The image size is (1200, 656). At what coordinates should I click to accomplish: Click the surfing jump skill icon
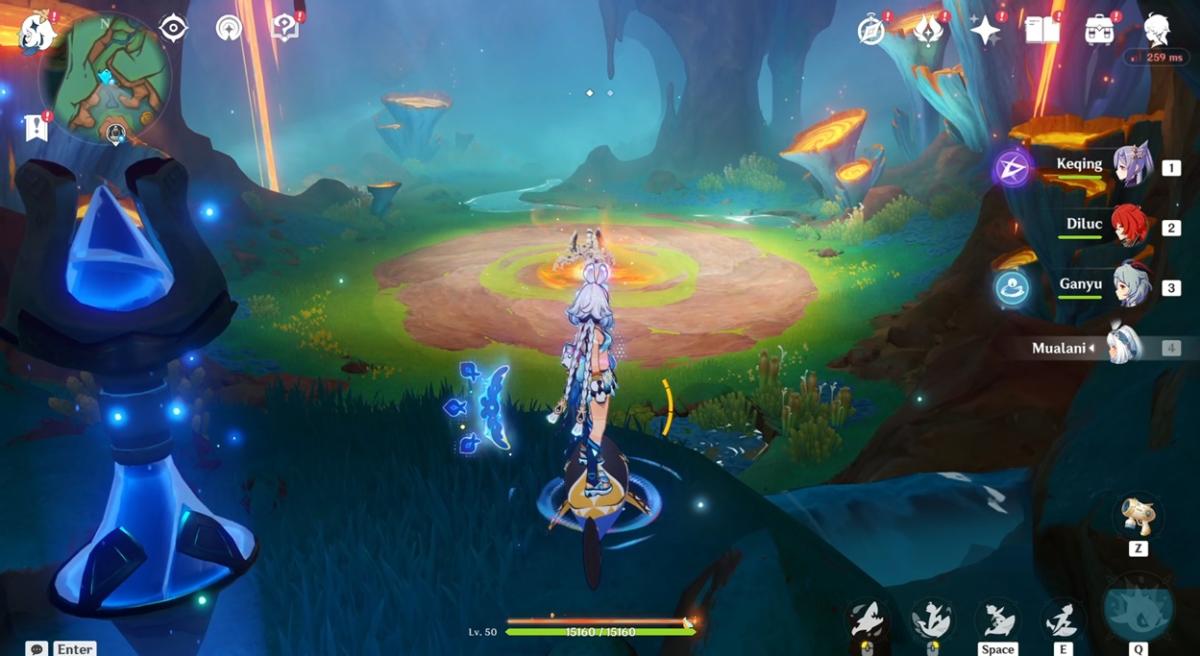coord(996,620)
